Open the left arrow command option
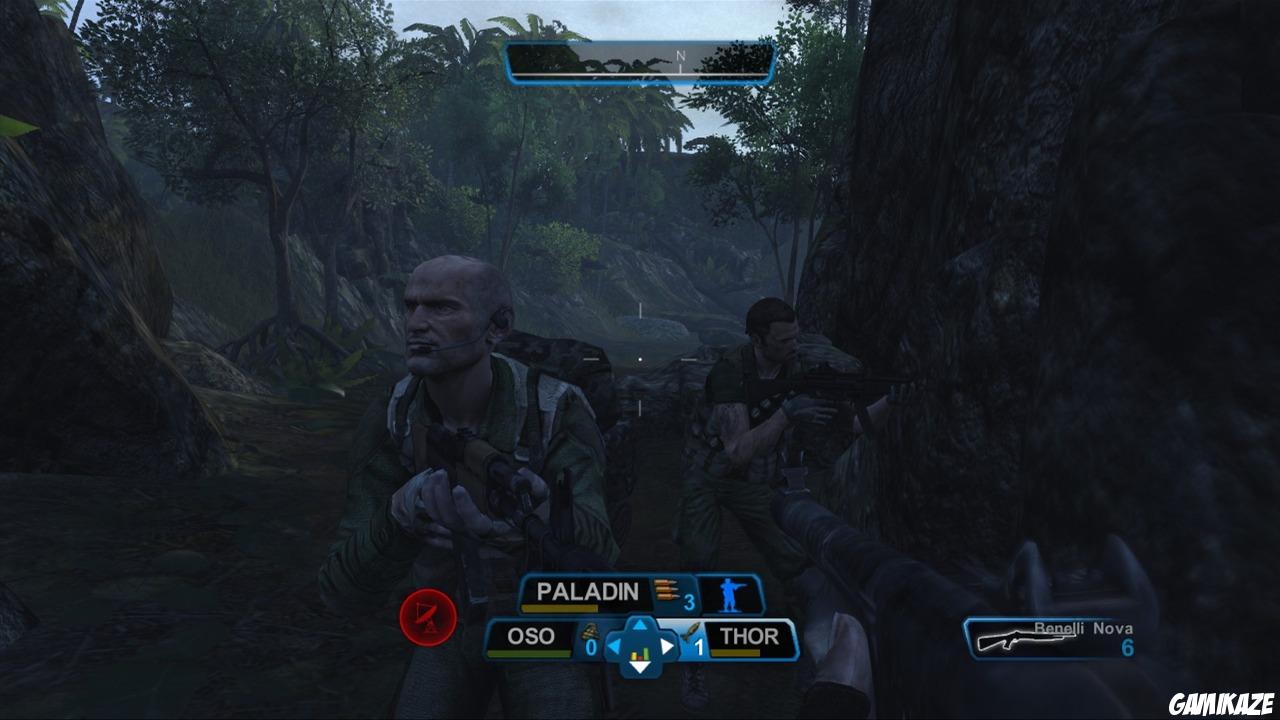Image resolution: width=1280 pixels, height=720 pixels. pyautogui.click(x=614, y=645)
